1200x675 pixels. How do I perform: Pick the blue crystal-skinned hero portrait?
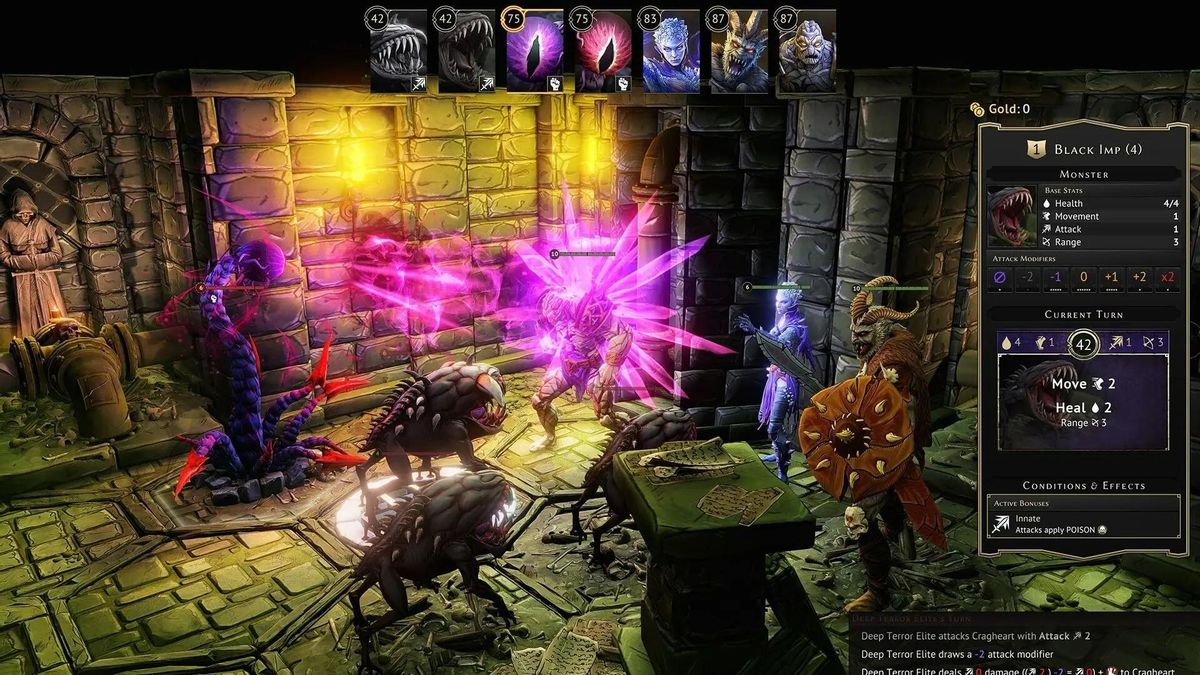[x=671, y=52]
